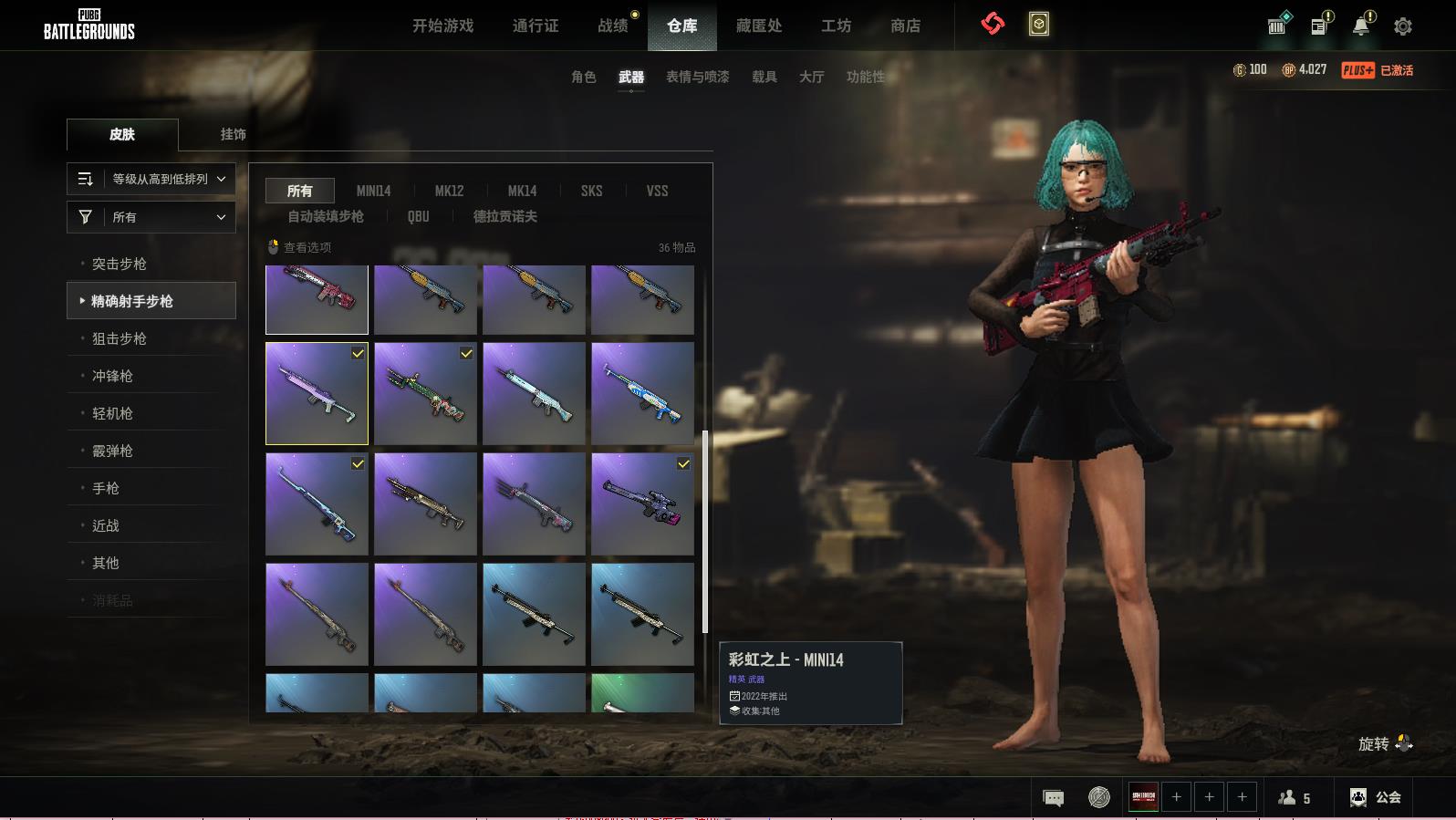Select the 载具 vehicle sub-tab

coord(764,77)
